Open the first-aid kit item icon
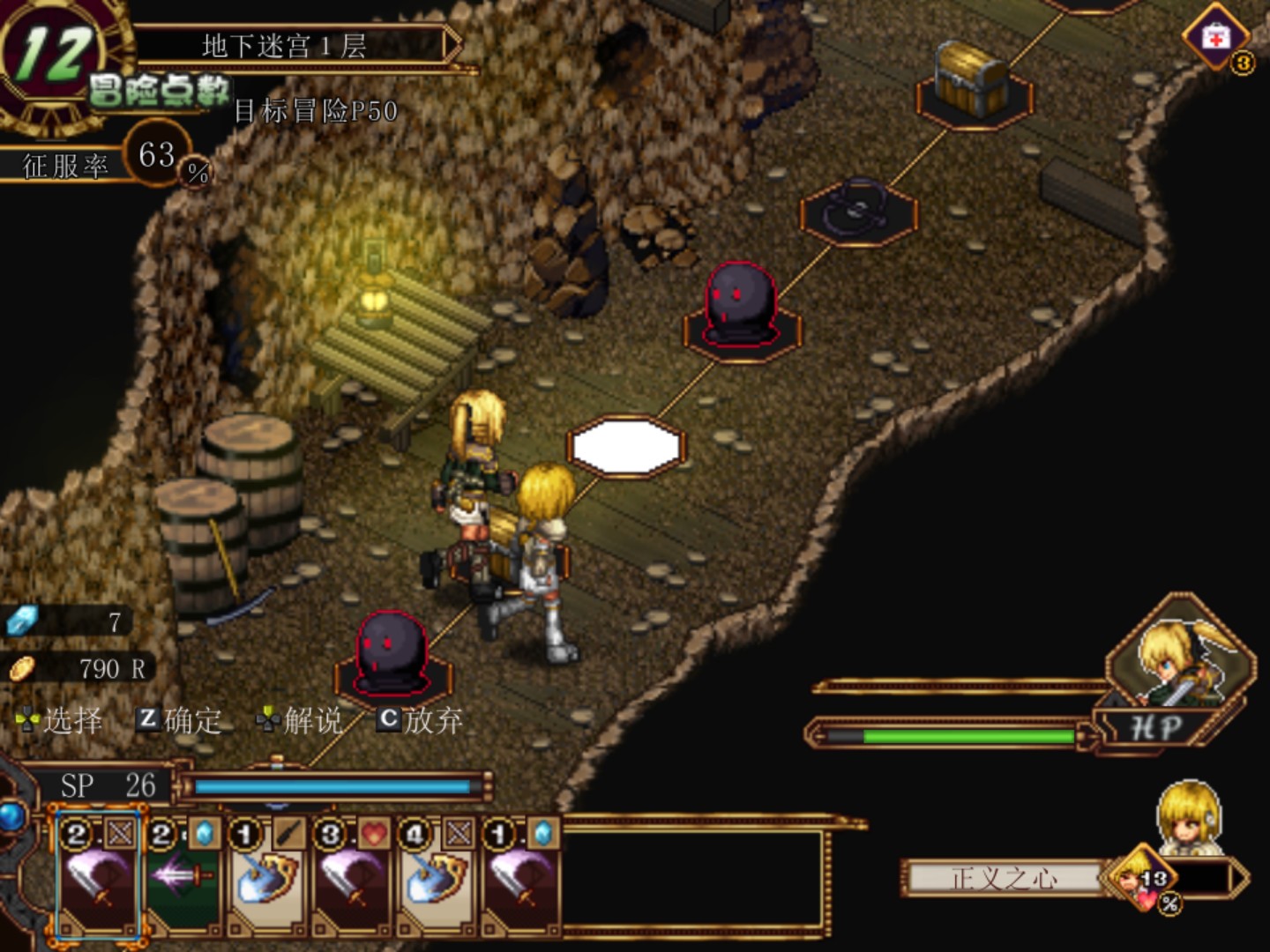This screenshot has width=1270, height=952. pyautogui.click(x=1216, y=37)
